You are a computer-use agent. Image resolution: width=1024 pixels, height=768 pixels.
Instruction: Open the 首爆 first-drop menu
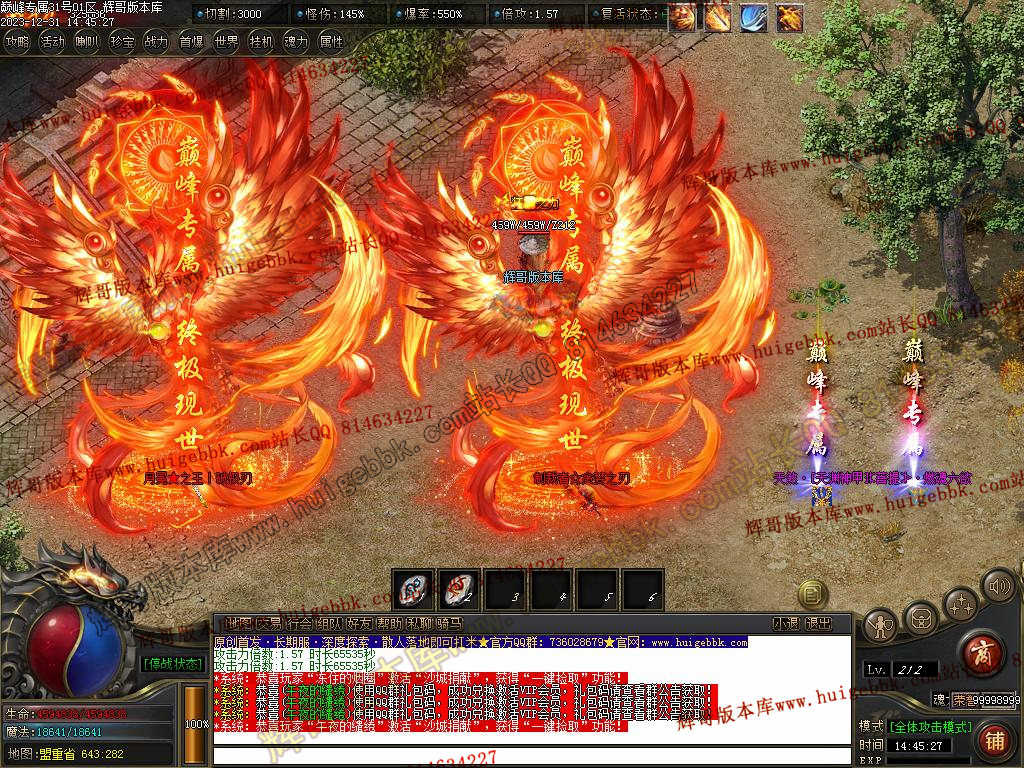191,42
